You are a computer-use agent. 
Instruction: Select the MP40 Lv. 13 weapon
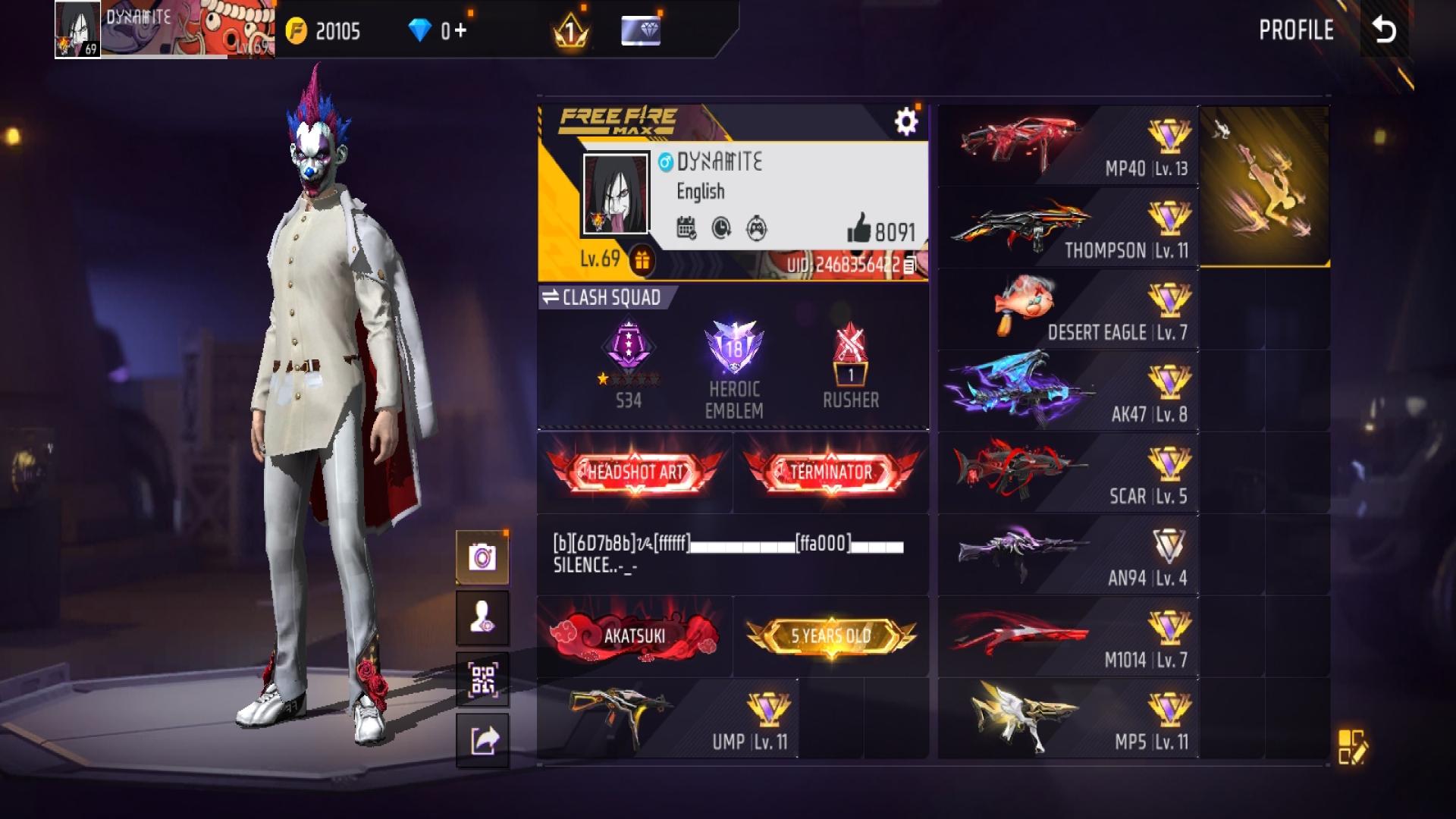point(1068,146)
